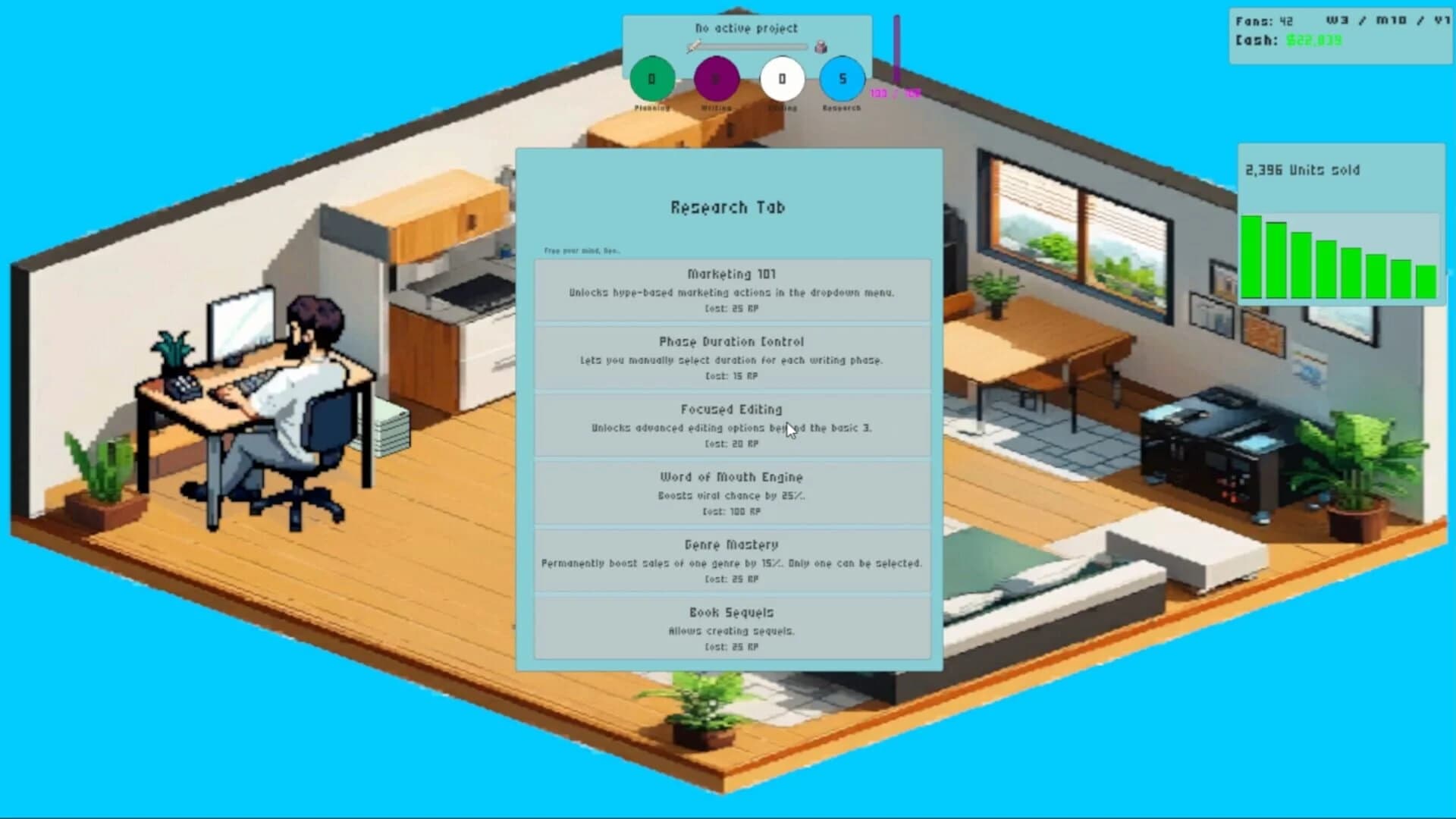Select the purple Writing phase icon
Screen dimensions: 1456x819
click(716, 77)
